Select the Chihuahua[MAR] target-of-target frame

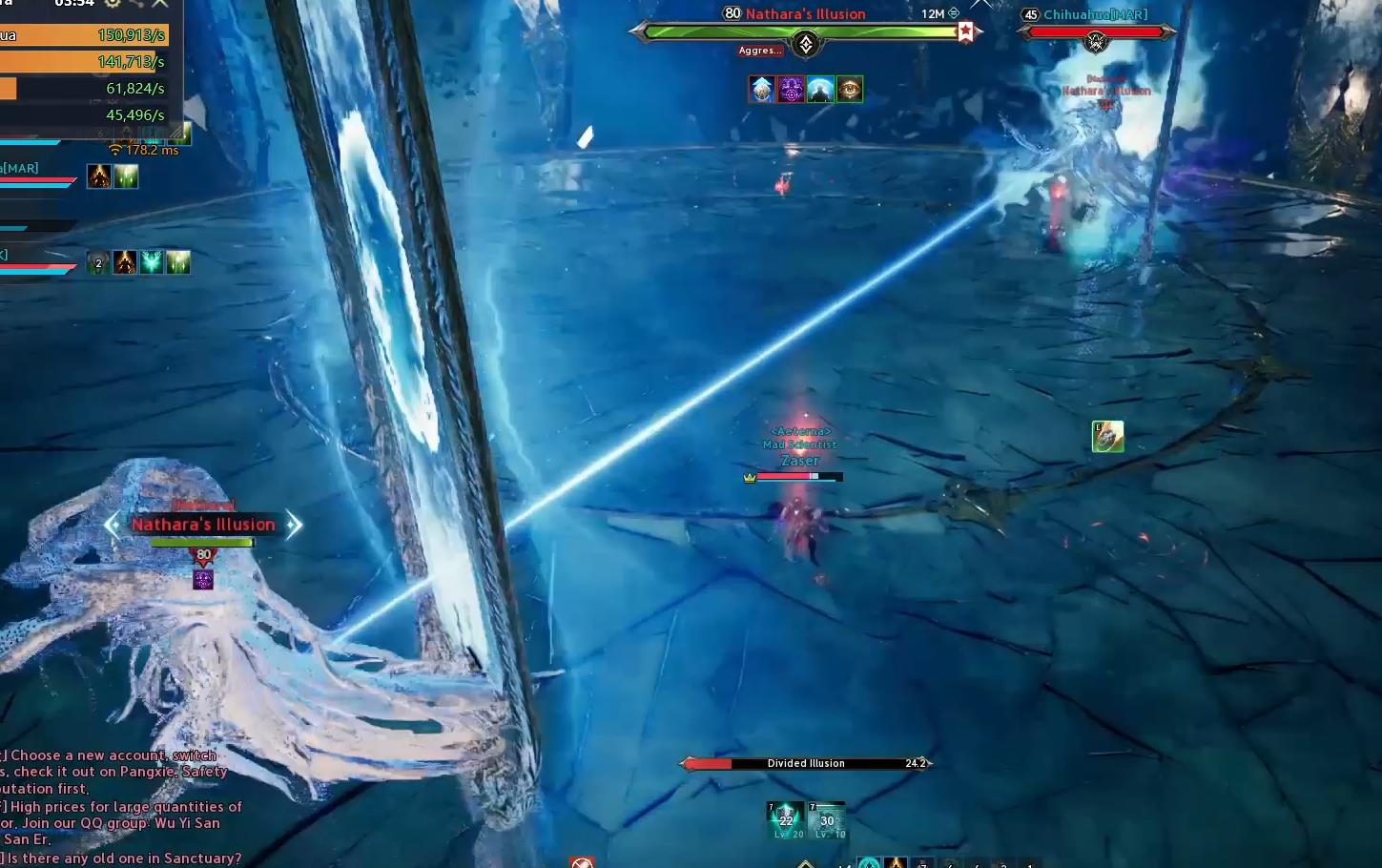(x=1096, y=31)
